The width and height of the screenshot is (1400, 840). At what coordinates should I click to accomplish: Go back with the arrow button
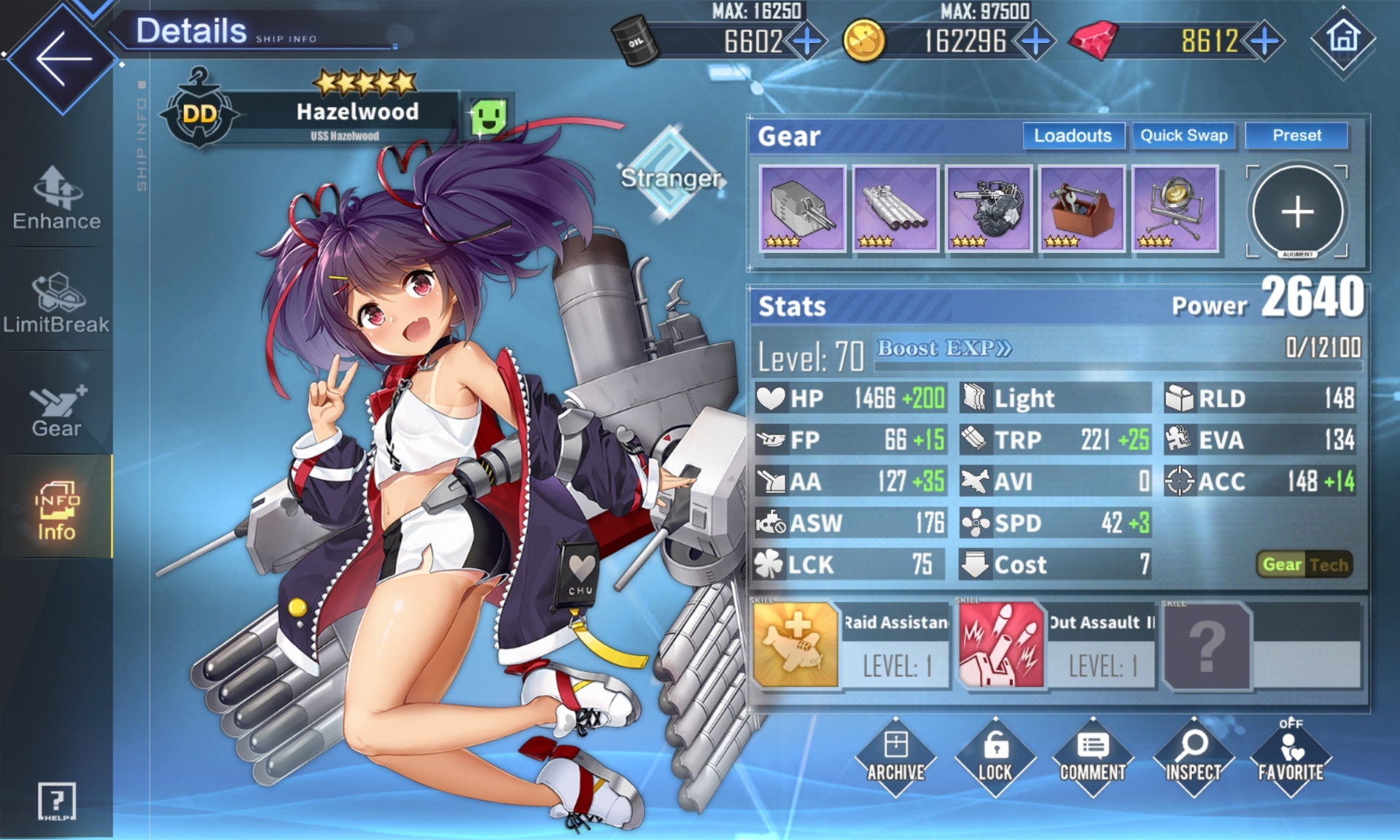click(63, 58)
